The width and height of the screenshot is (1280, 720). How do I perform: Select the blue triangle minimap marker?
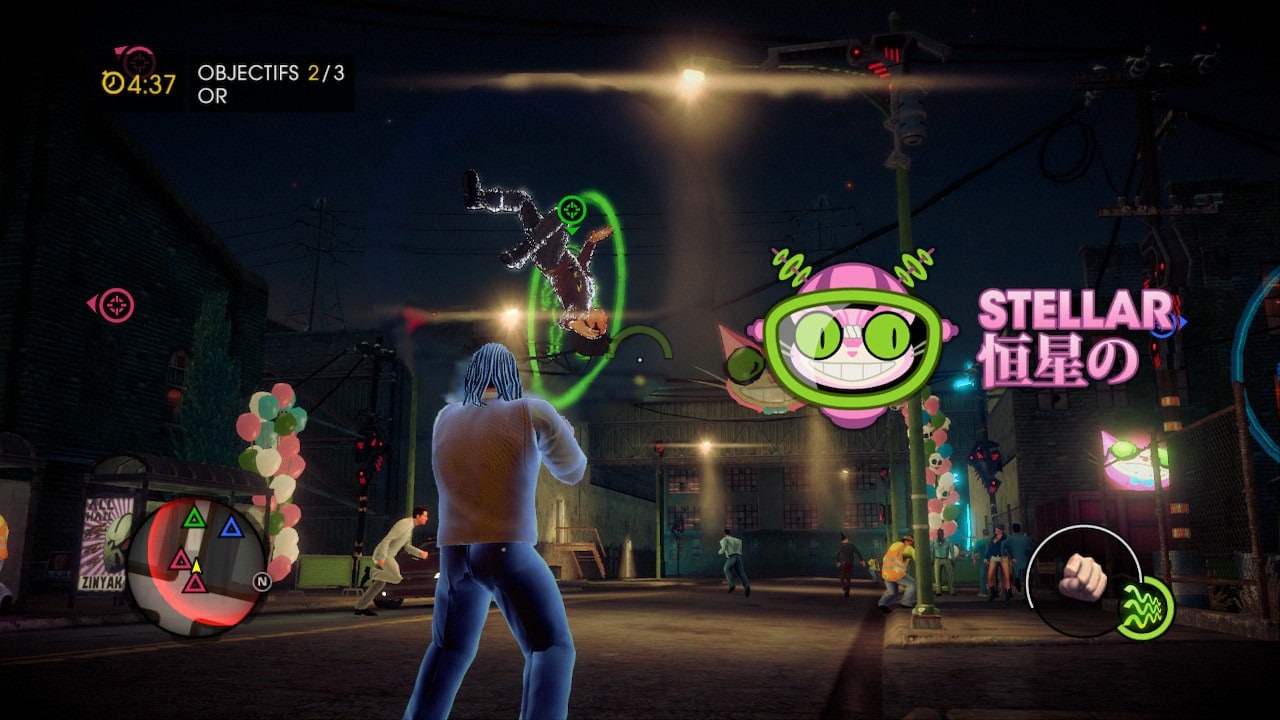231,527
